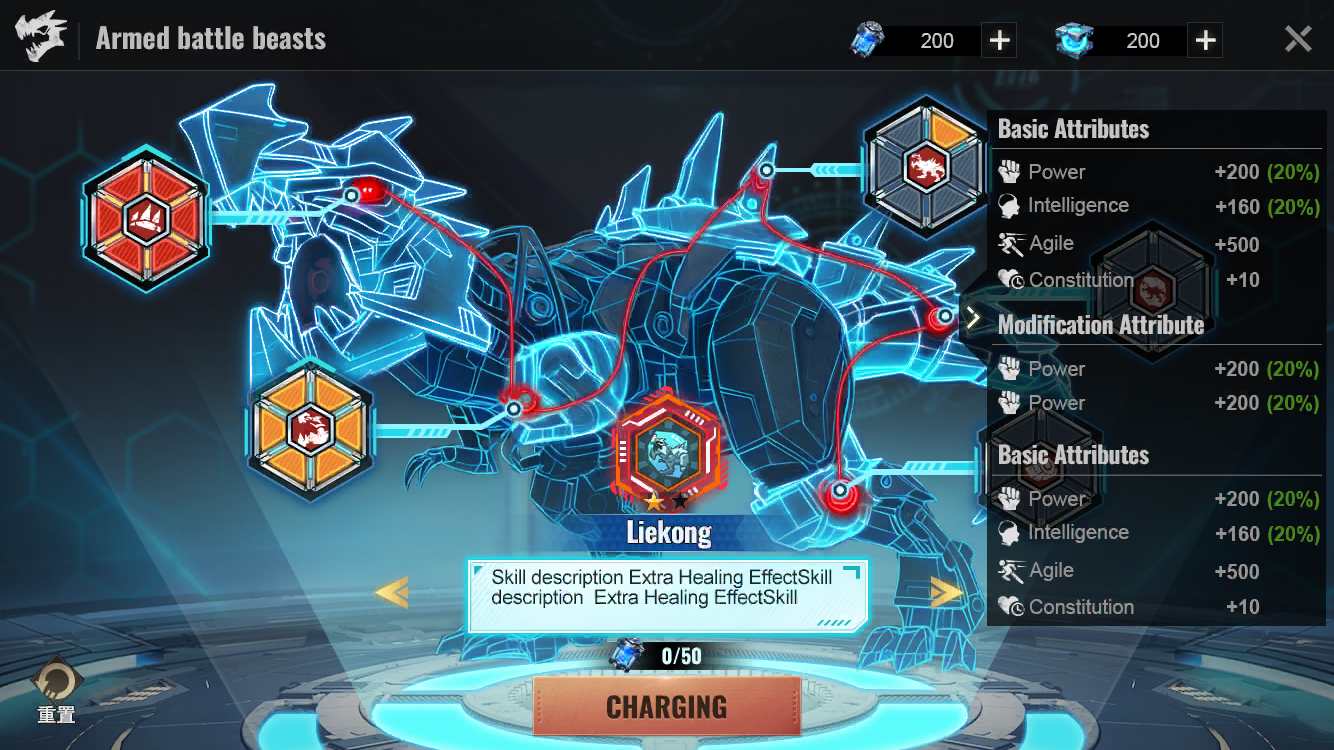Add more blue battery currency
1334x750 pixels.
[999, 41]
